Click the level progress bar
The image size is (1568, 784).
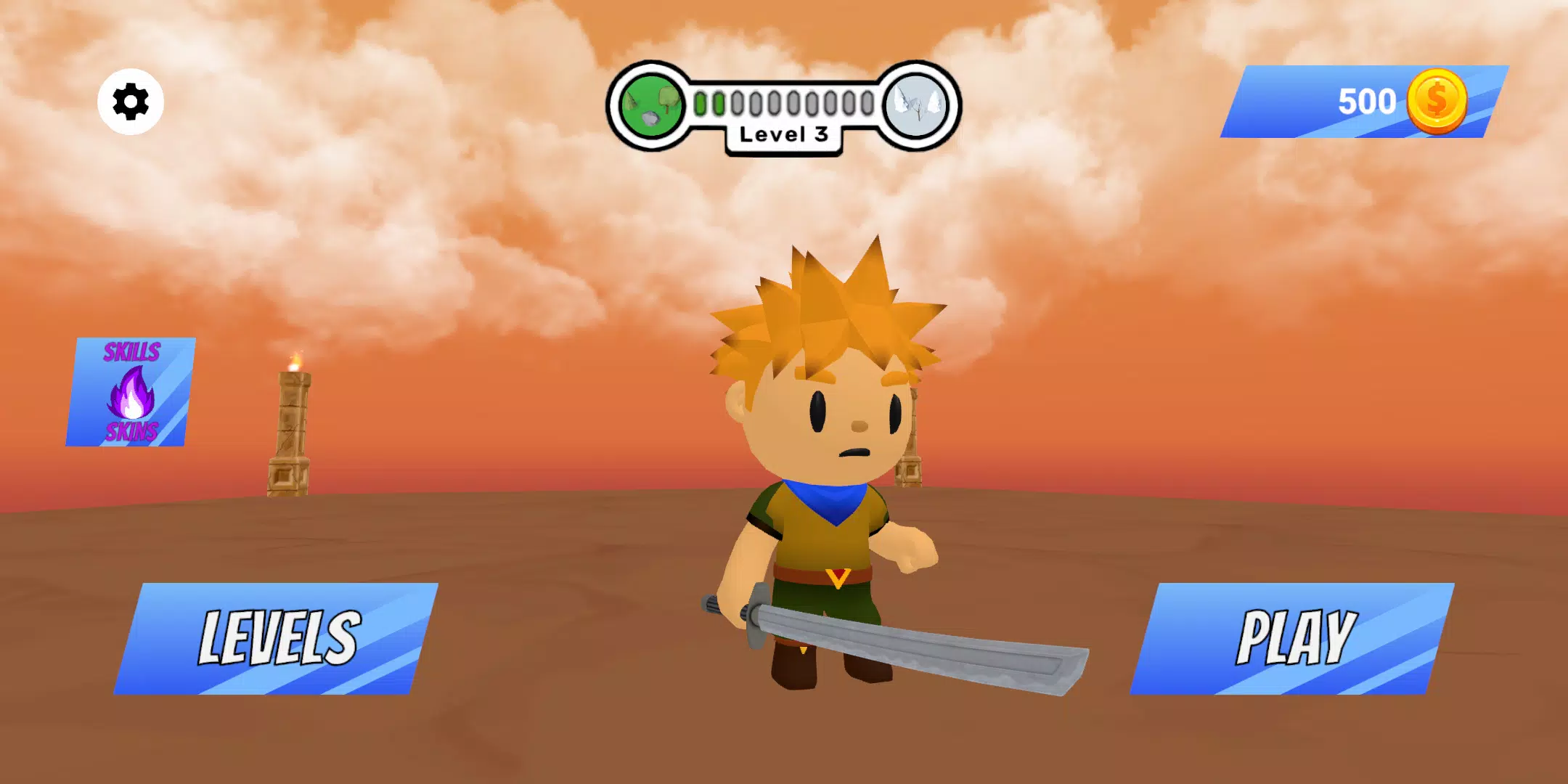point(783,103)
